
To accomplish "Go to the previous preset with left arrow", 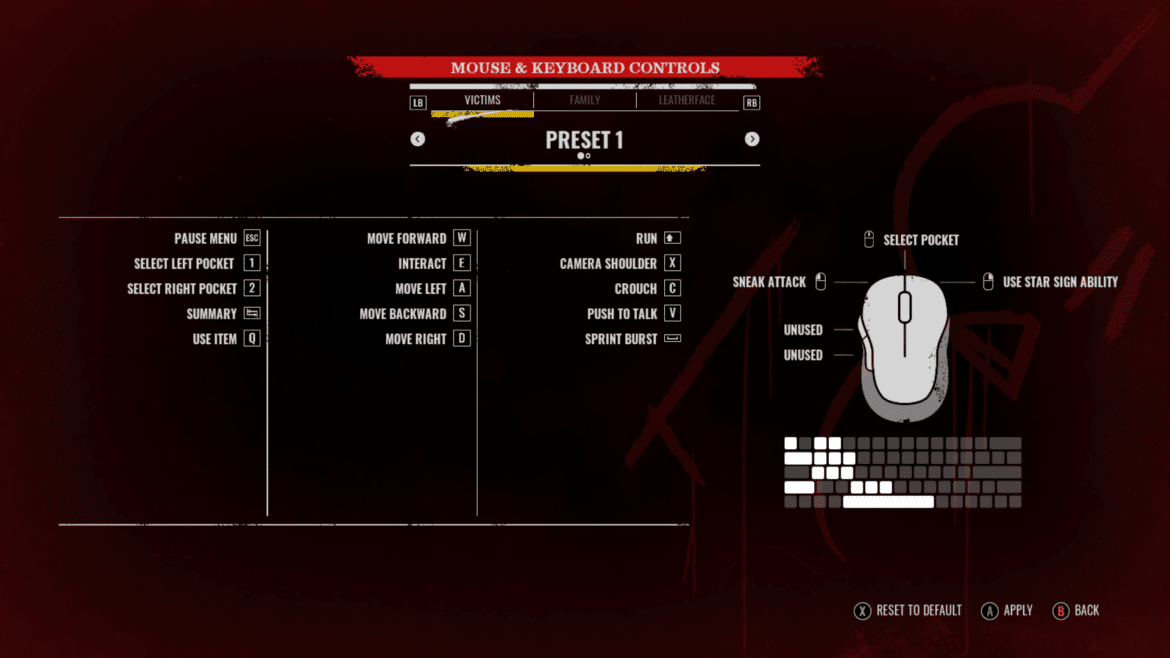I will pyautogui.click(x=418, y=139).
